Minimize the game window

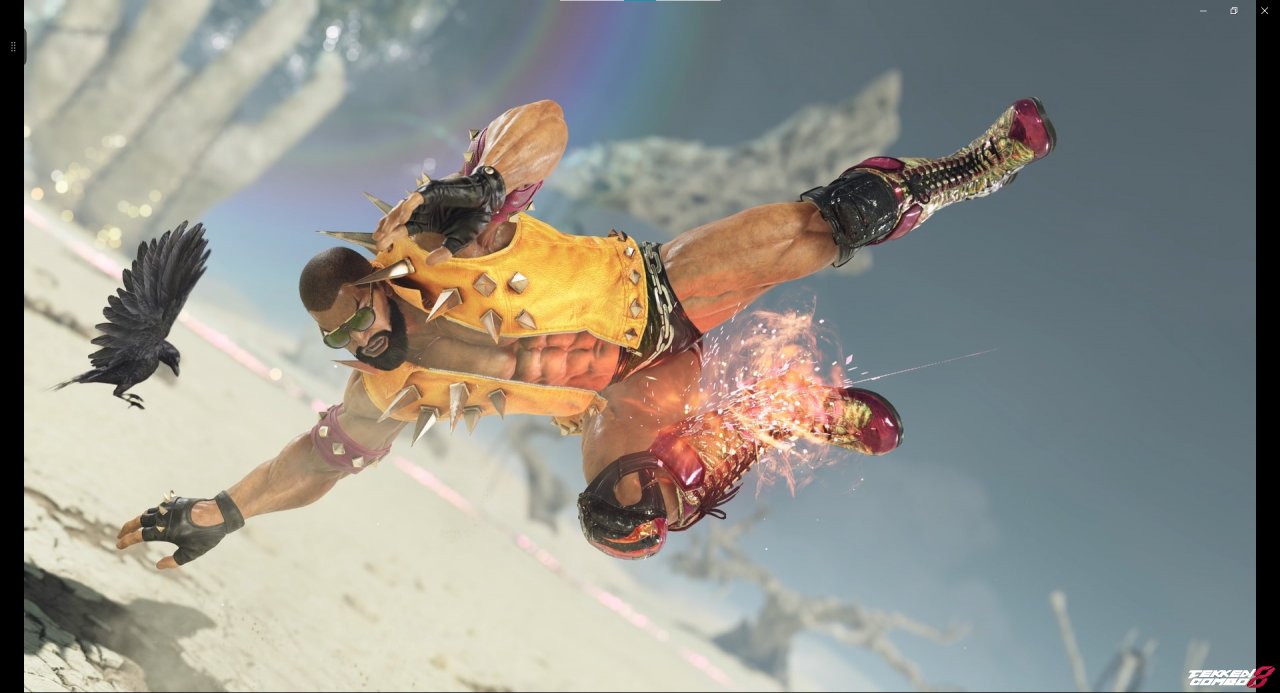pos(1203,10)
